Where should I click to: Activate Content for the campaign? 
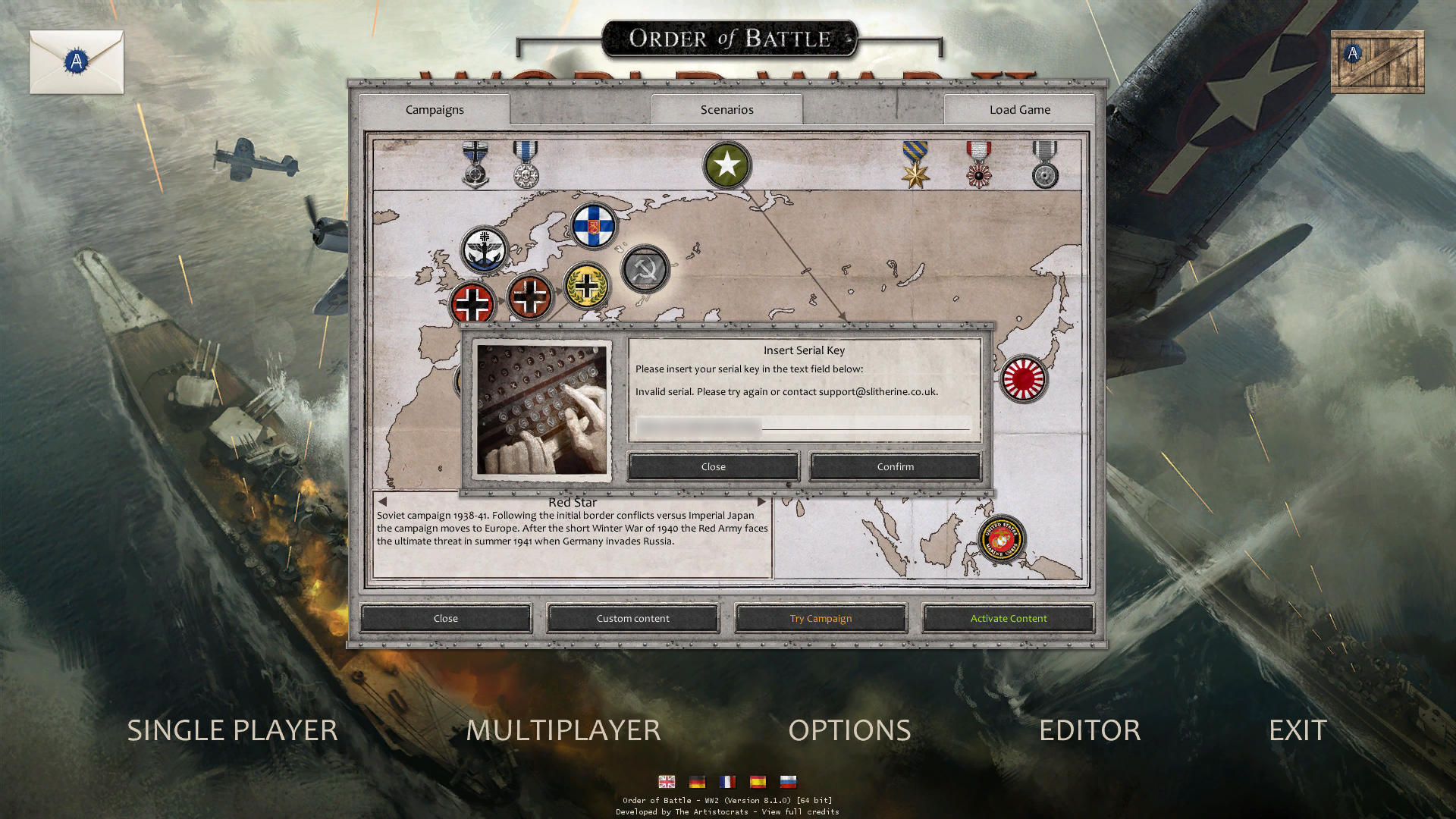[1008, 618]
